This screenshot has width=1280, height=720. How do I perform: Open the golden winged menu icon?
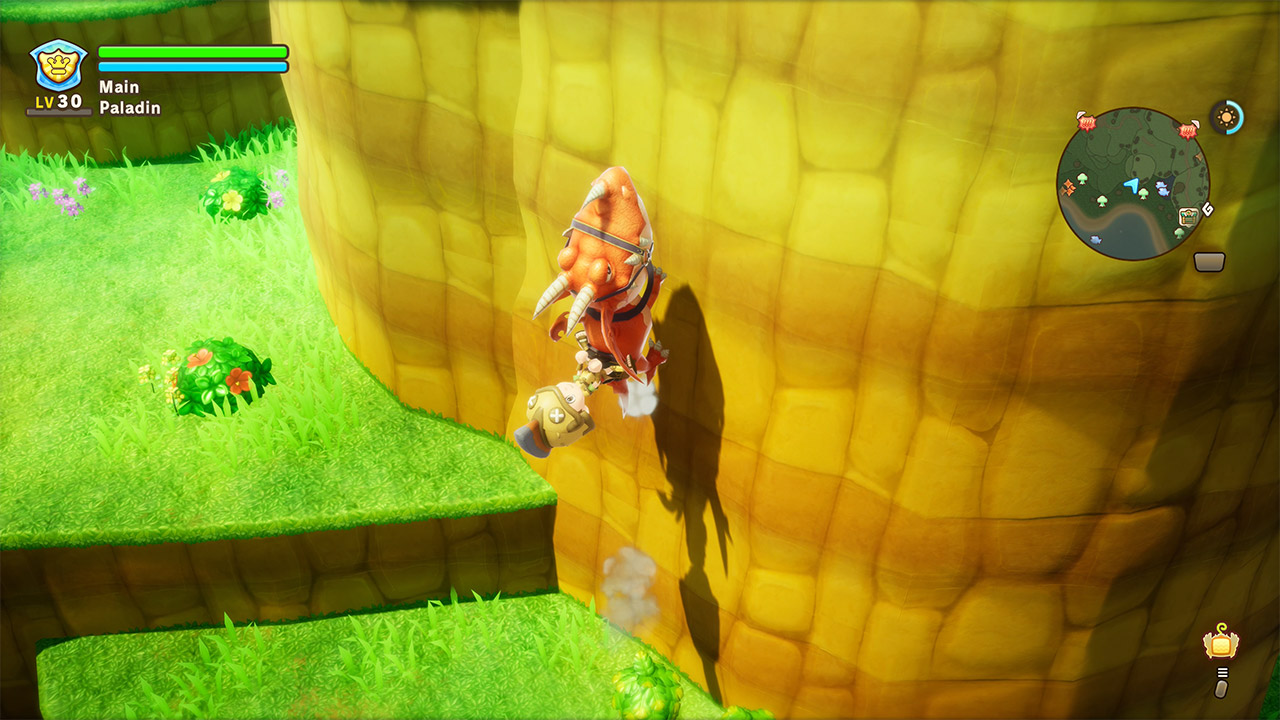1220,644
